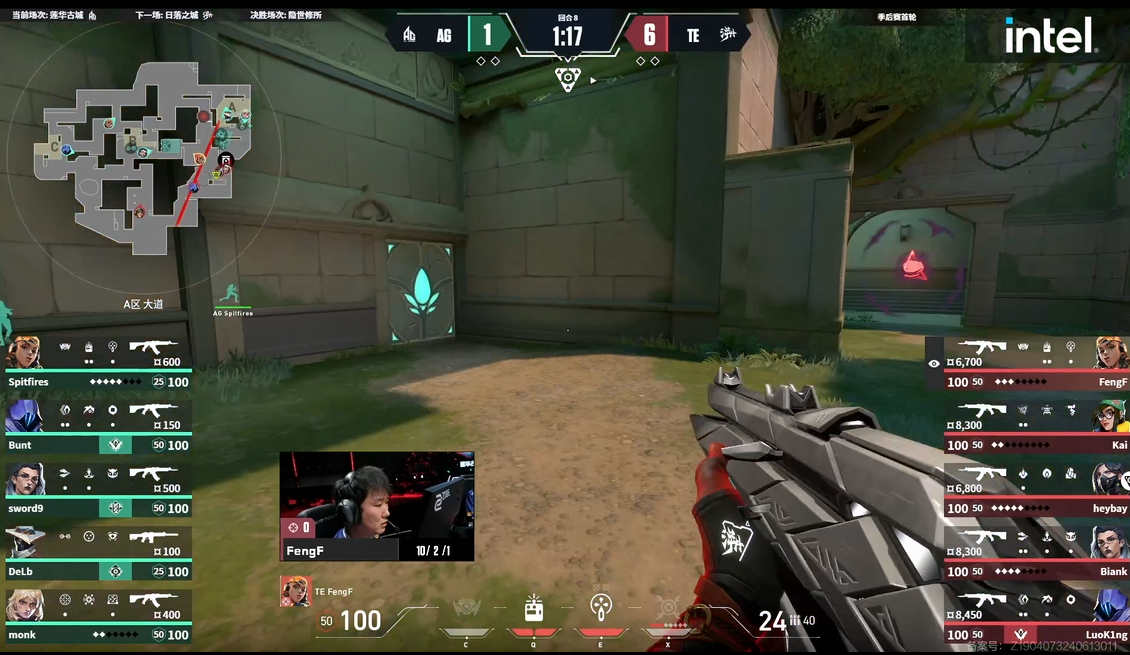Select Spitfires in the team list
The image size is (1130, 655).
tap(97, 362)
